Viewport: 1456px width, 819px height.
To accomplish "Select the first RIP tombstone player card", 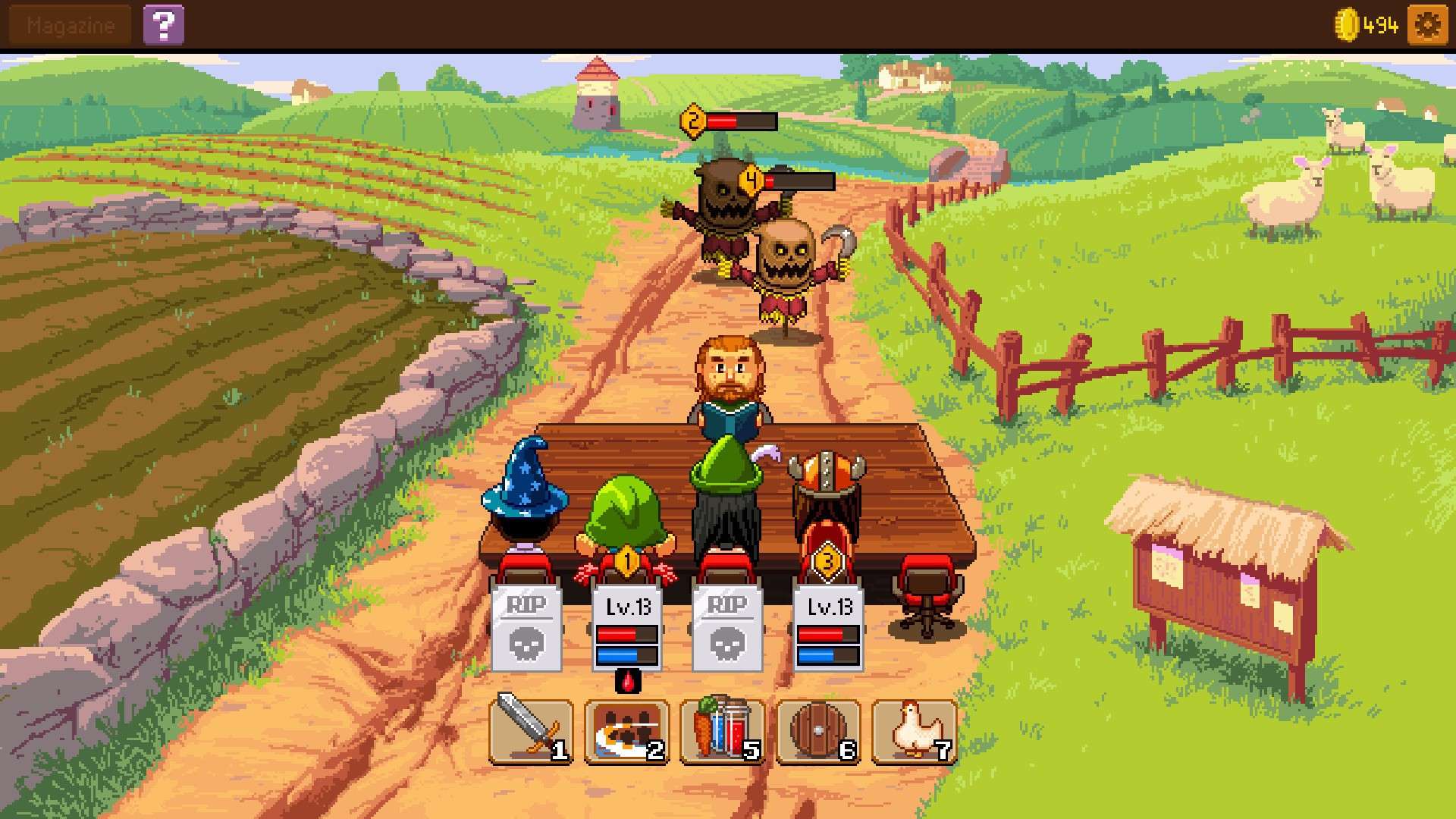I will 526,628.
